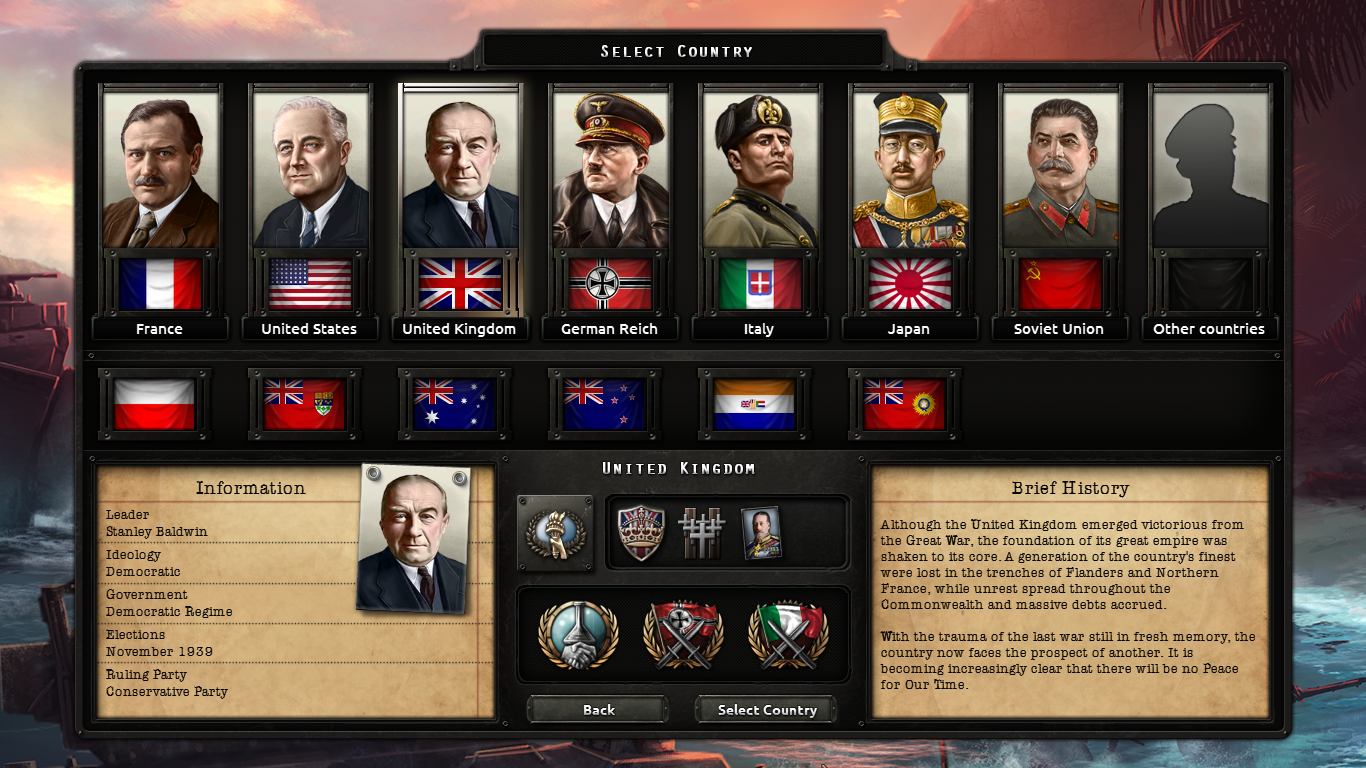The width and height of the screenshot is (1366, 768).
Task: Pick the New Zealand flag
Action: (x=604, y=404)
